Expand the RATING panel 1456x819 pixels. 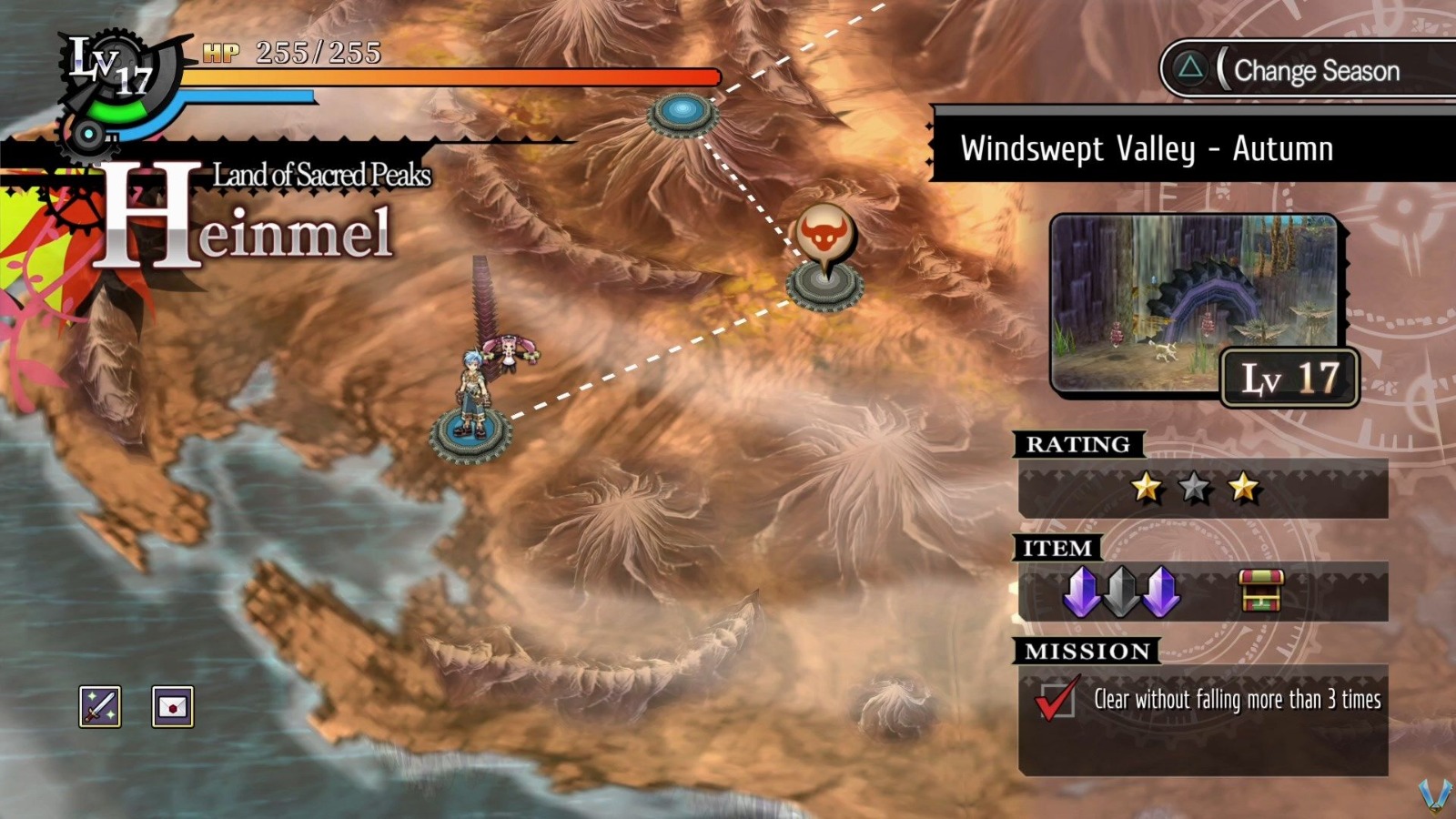[x=1079, y=445]
